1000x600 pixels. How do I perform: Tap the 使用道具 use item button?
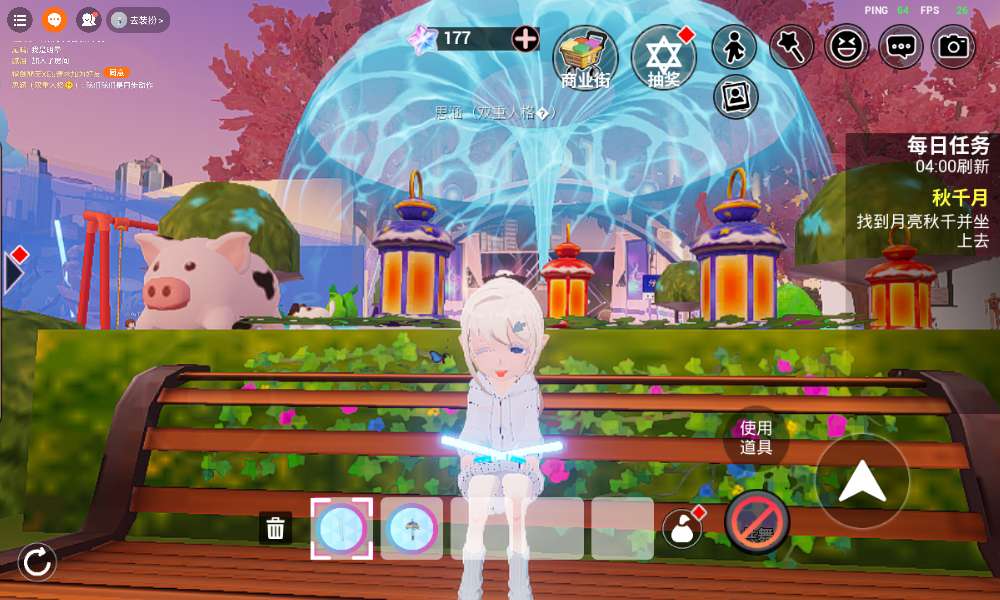(x=756, y=437)
